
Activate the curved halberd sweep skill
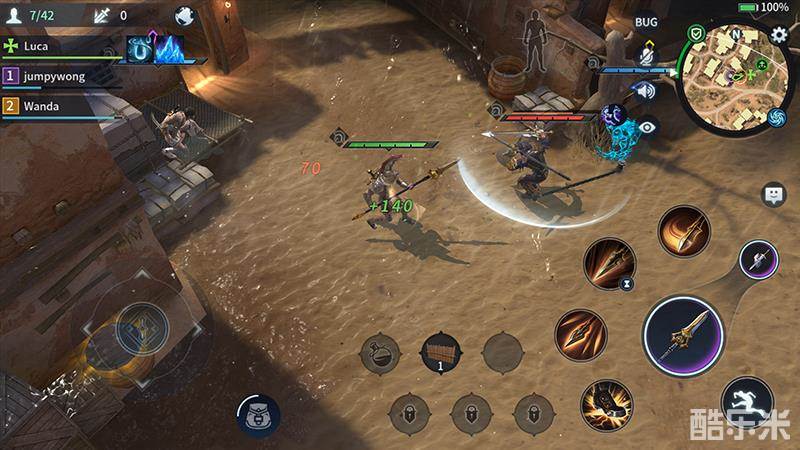pos(684,231)
